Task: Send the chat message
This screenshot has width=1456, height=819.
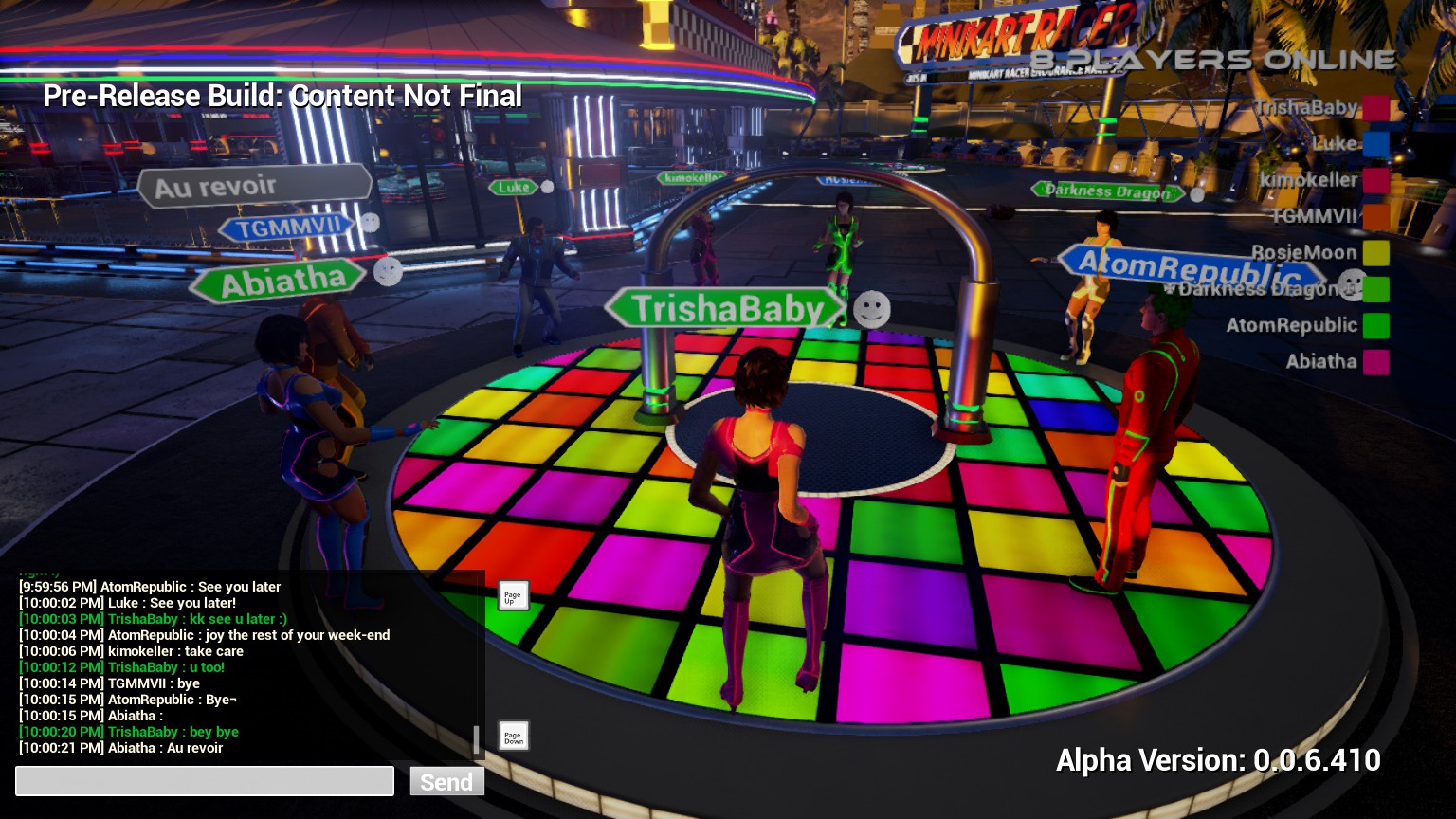Action: coord(446,781)
